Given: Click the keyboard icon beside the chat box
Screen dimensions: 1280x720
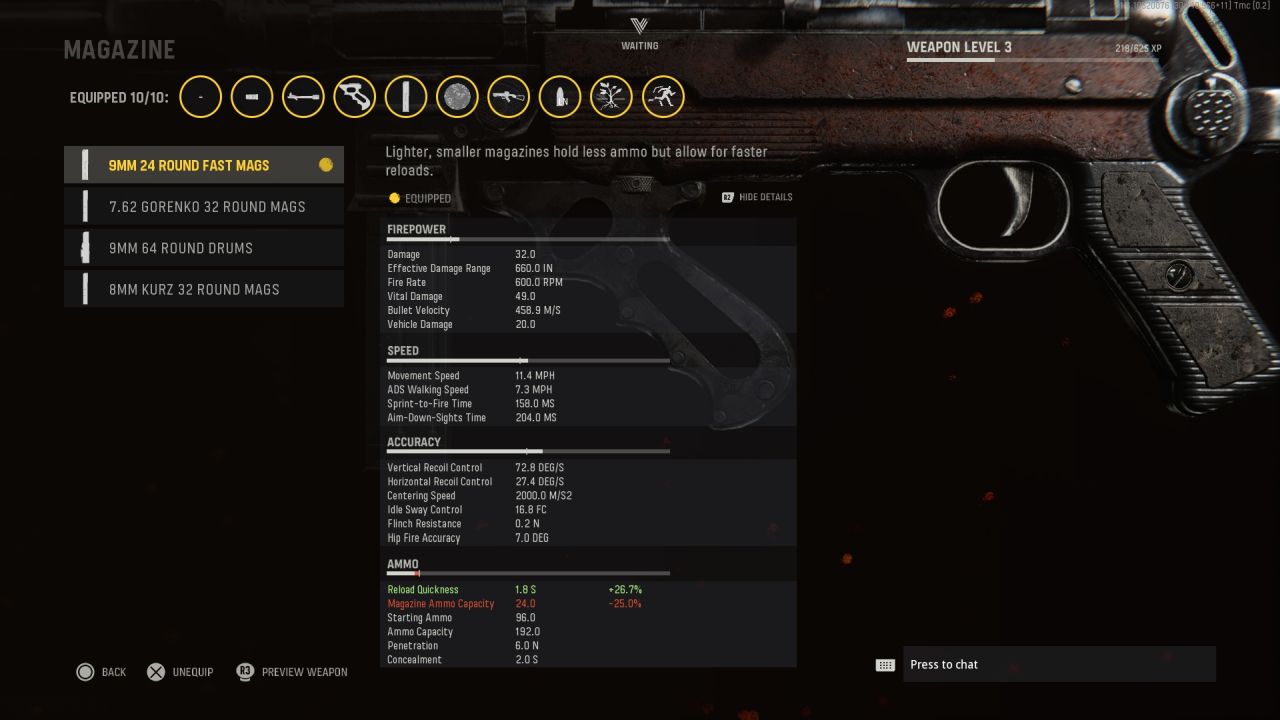Looking at the screenshot, I should click(884, 664).
